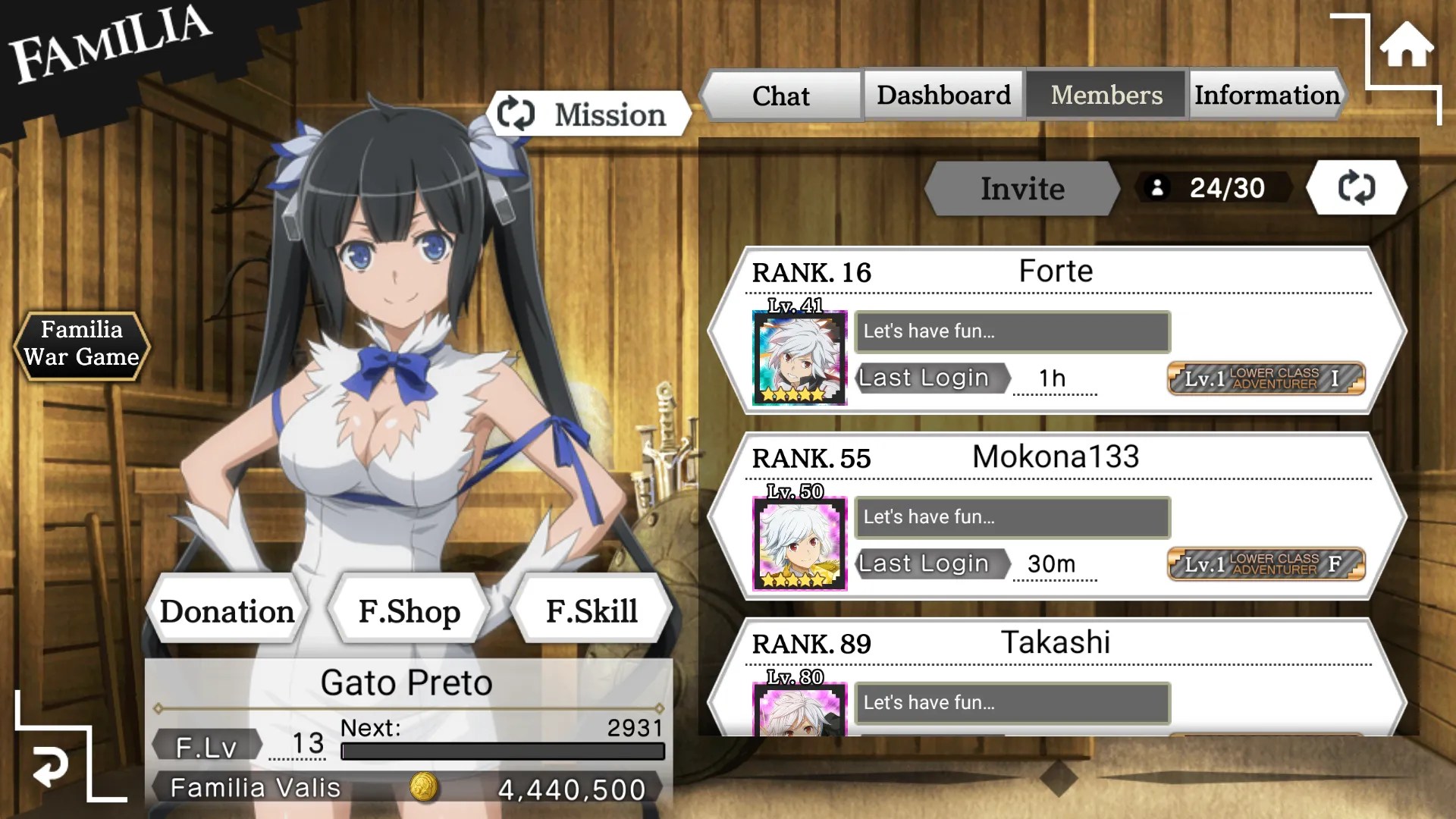The width and height of the screenshot is (1456, 819).
Task: Open the Mission button
Action: [589, 115]
